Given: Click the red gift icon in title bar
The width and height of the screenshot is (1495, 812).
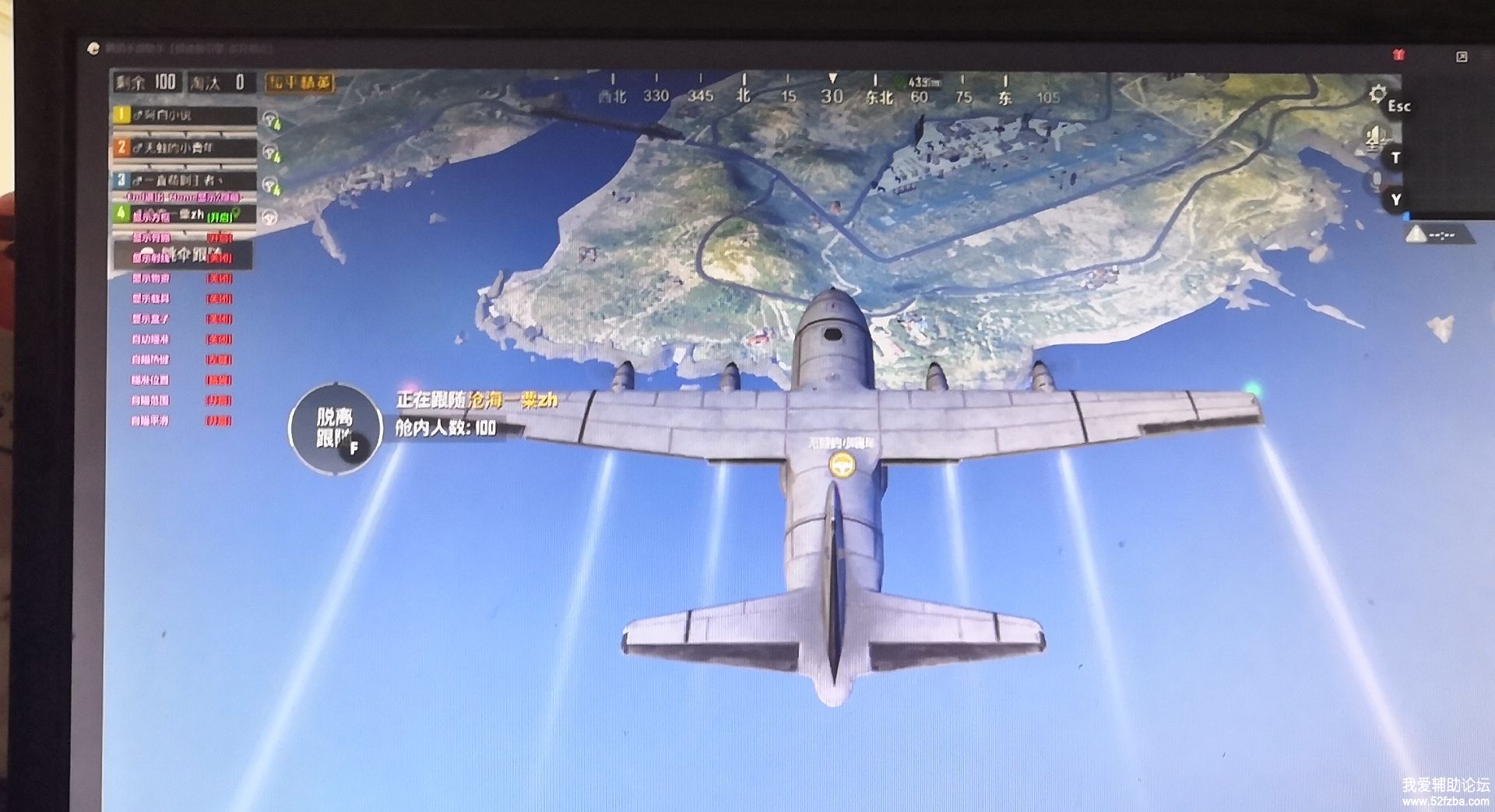Looking at the screenshot, I should coord(1398,54).
